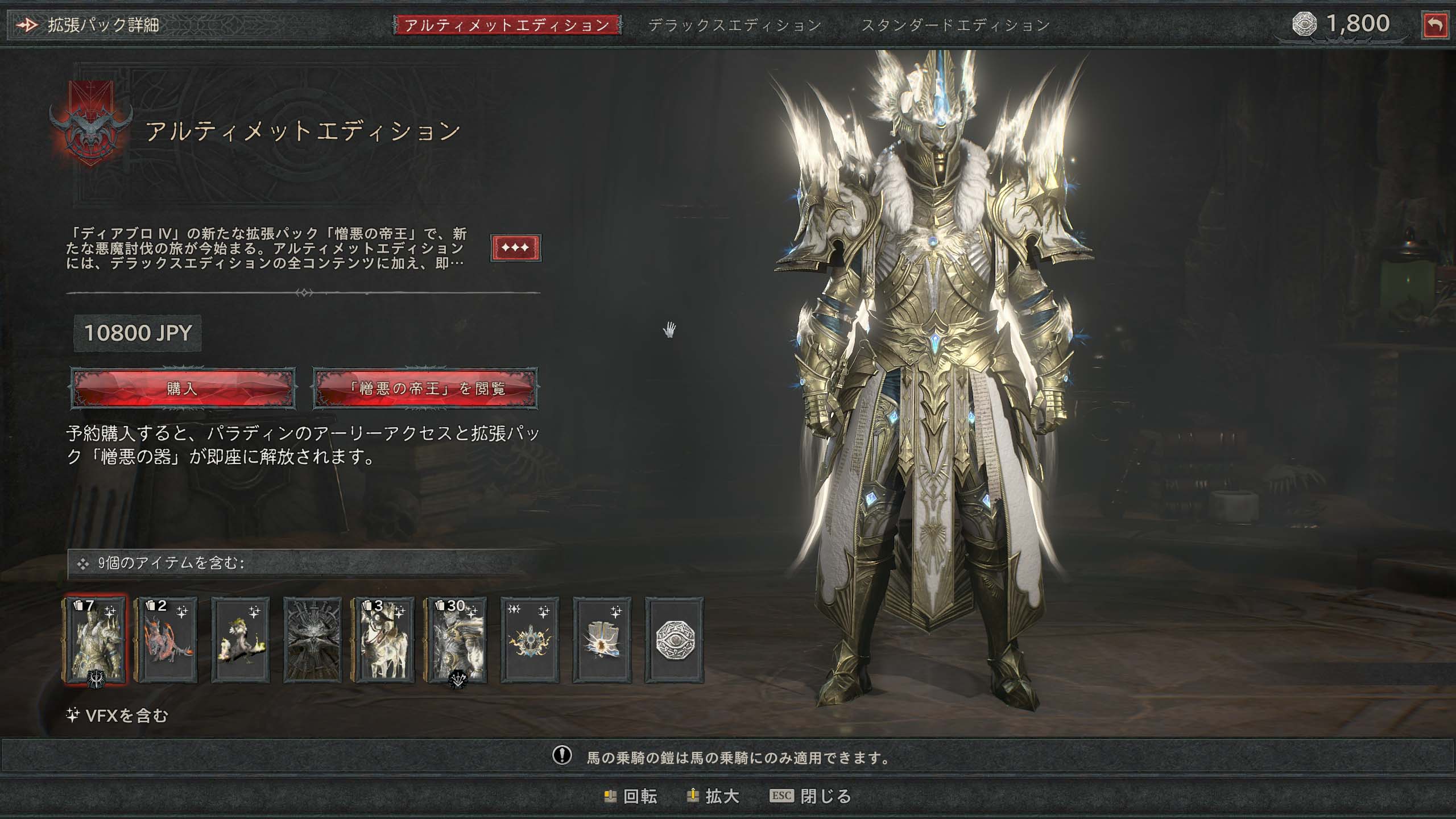Image resolution: width=1456 pixels, height=819 pixels.
Task: Select the アルティメットエディション tab
Action: tap(507, 25)
